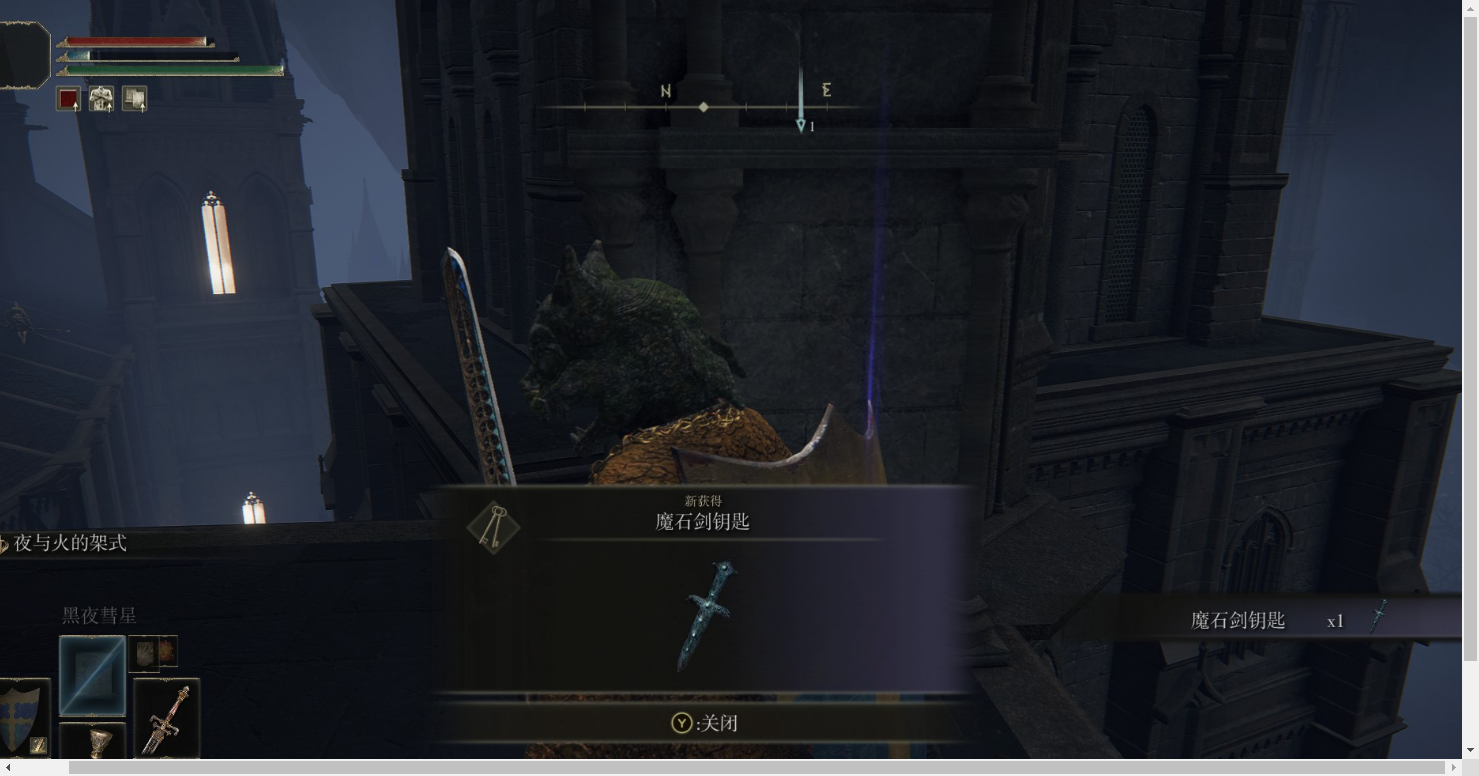
Task: Click the Glintstone Sword Key dagger image
Action: click(x=709, y=614)
